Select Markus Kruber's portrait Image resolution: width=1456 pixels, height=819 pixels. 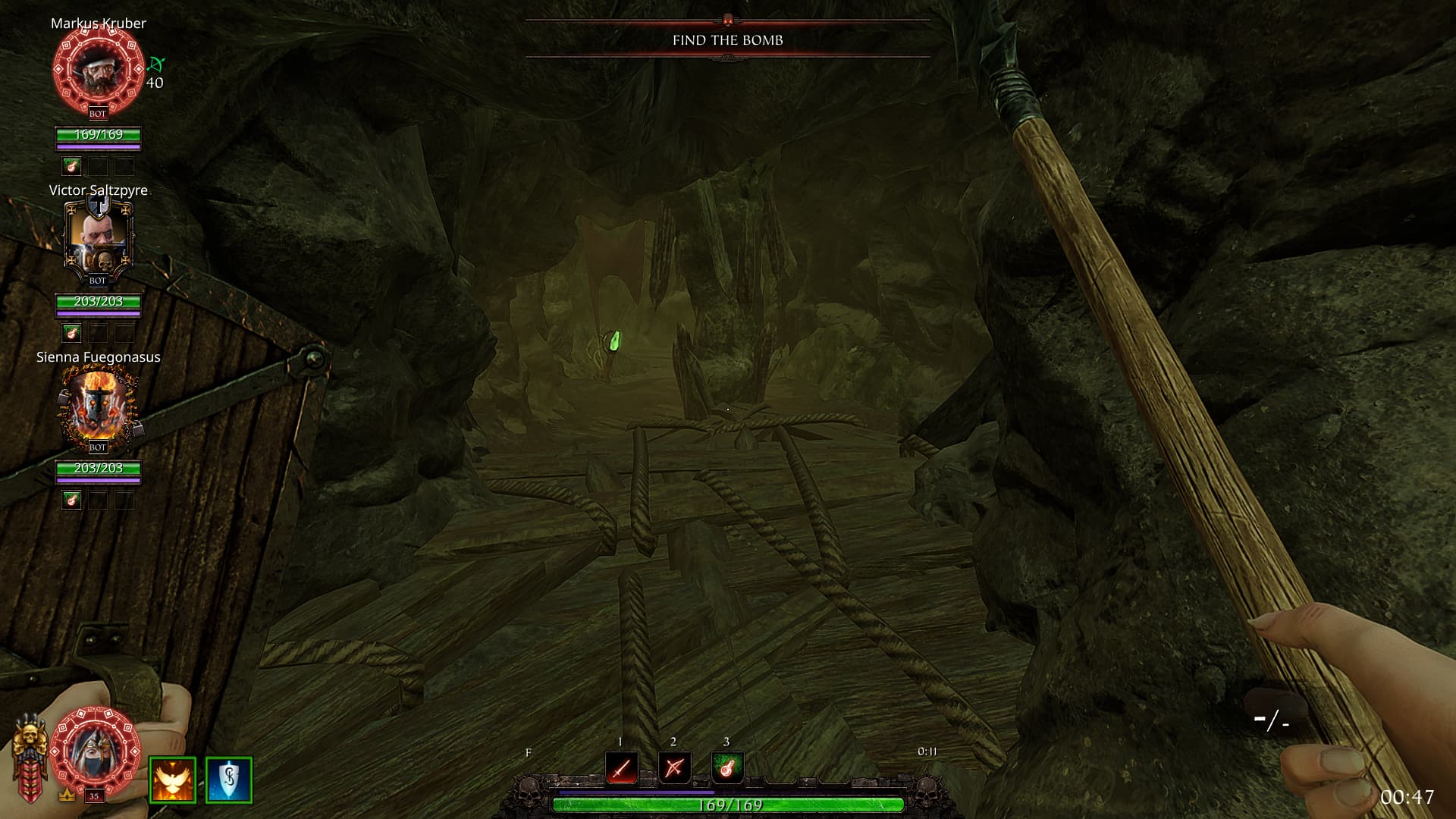(x=98, y=70)
